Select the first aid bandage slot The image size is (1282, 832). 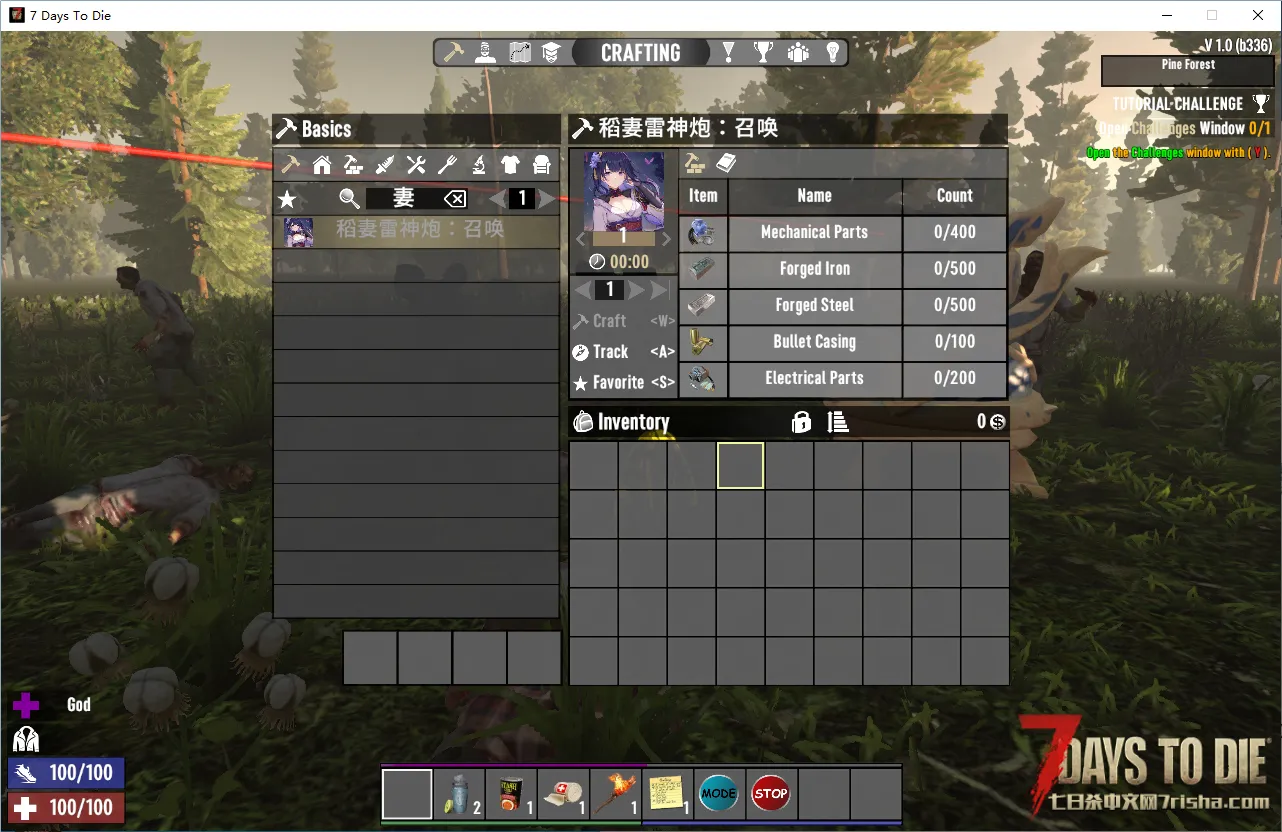(x=563, y=794)
